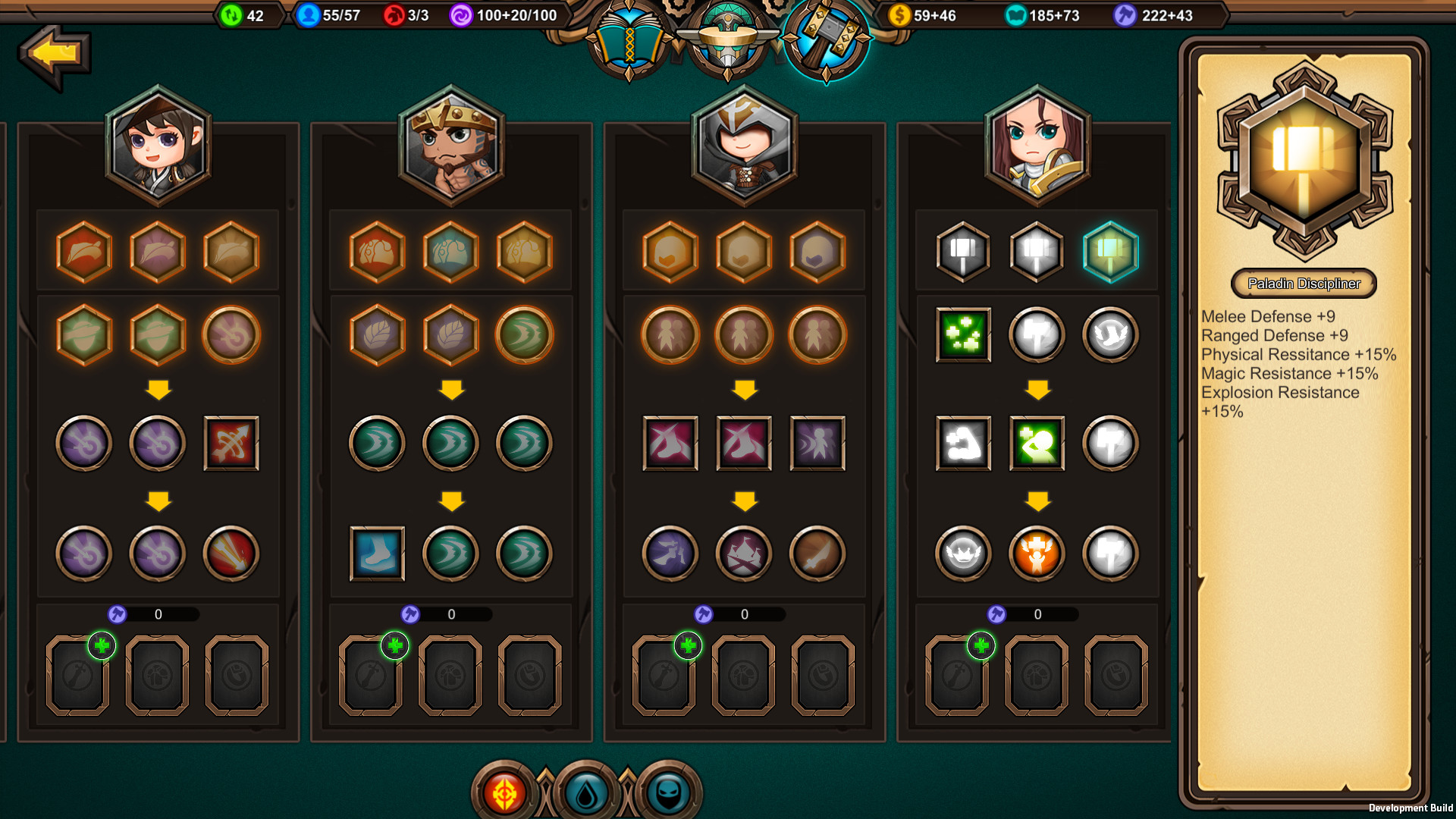Select the yellow burst skill icon
This screenshot has height=819, width=1456.
(232, 554)
